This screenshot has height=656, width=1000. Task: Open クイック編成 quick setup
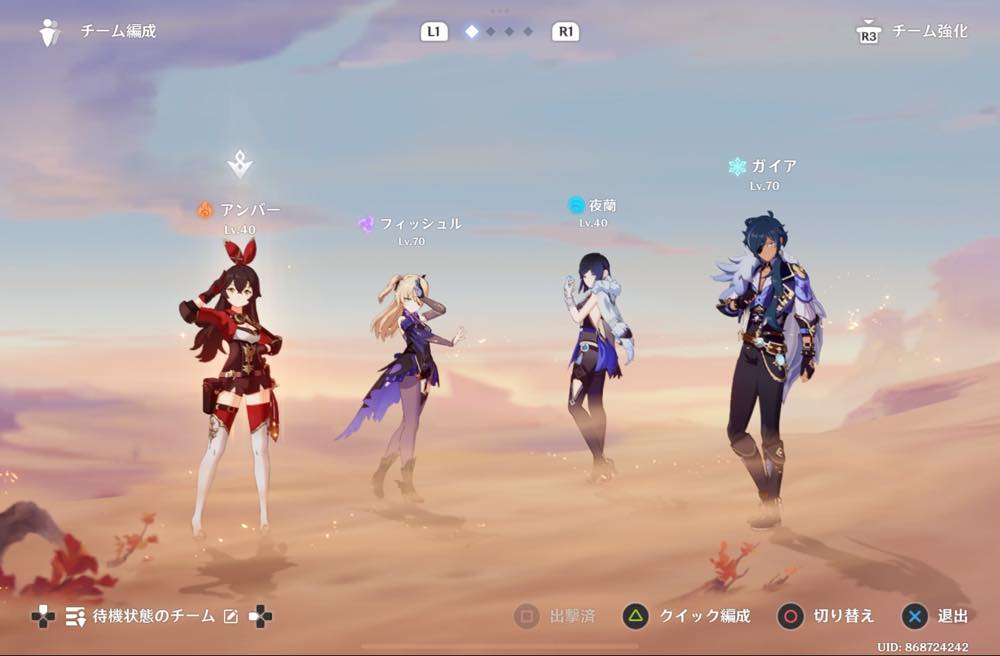686,616
